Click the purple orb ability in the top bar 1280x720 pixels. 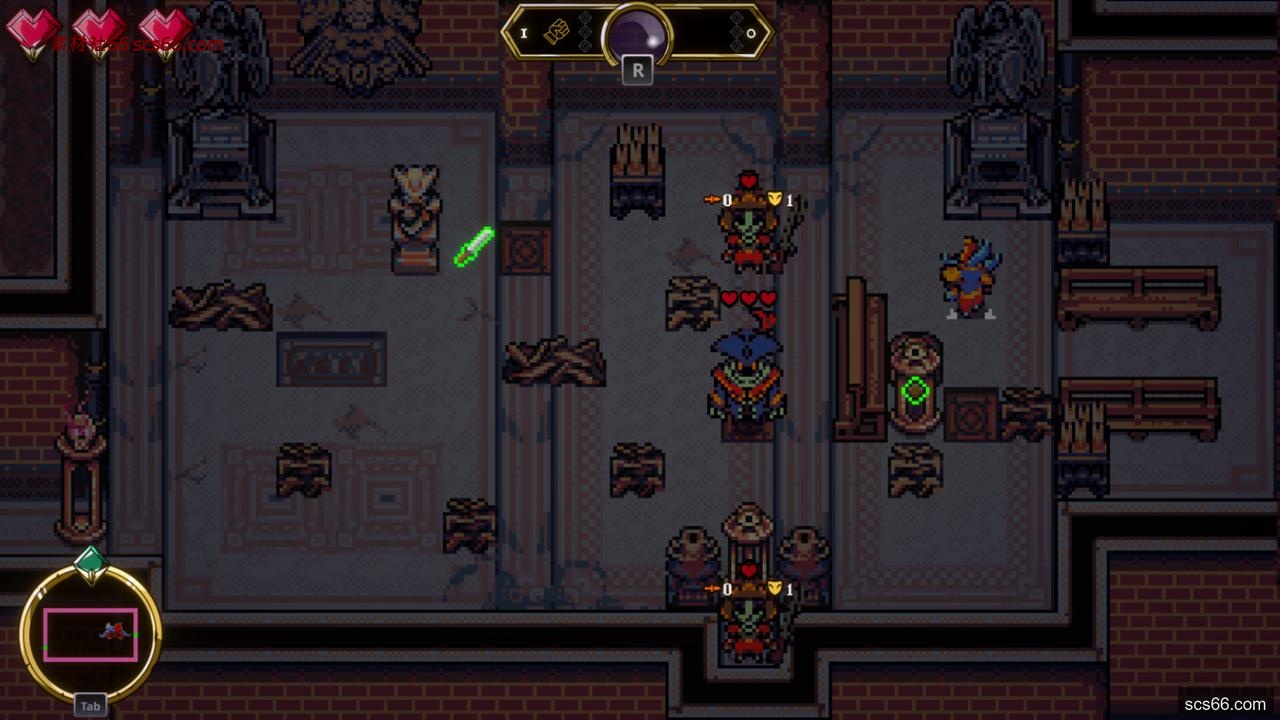tap(636, 31)
